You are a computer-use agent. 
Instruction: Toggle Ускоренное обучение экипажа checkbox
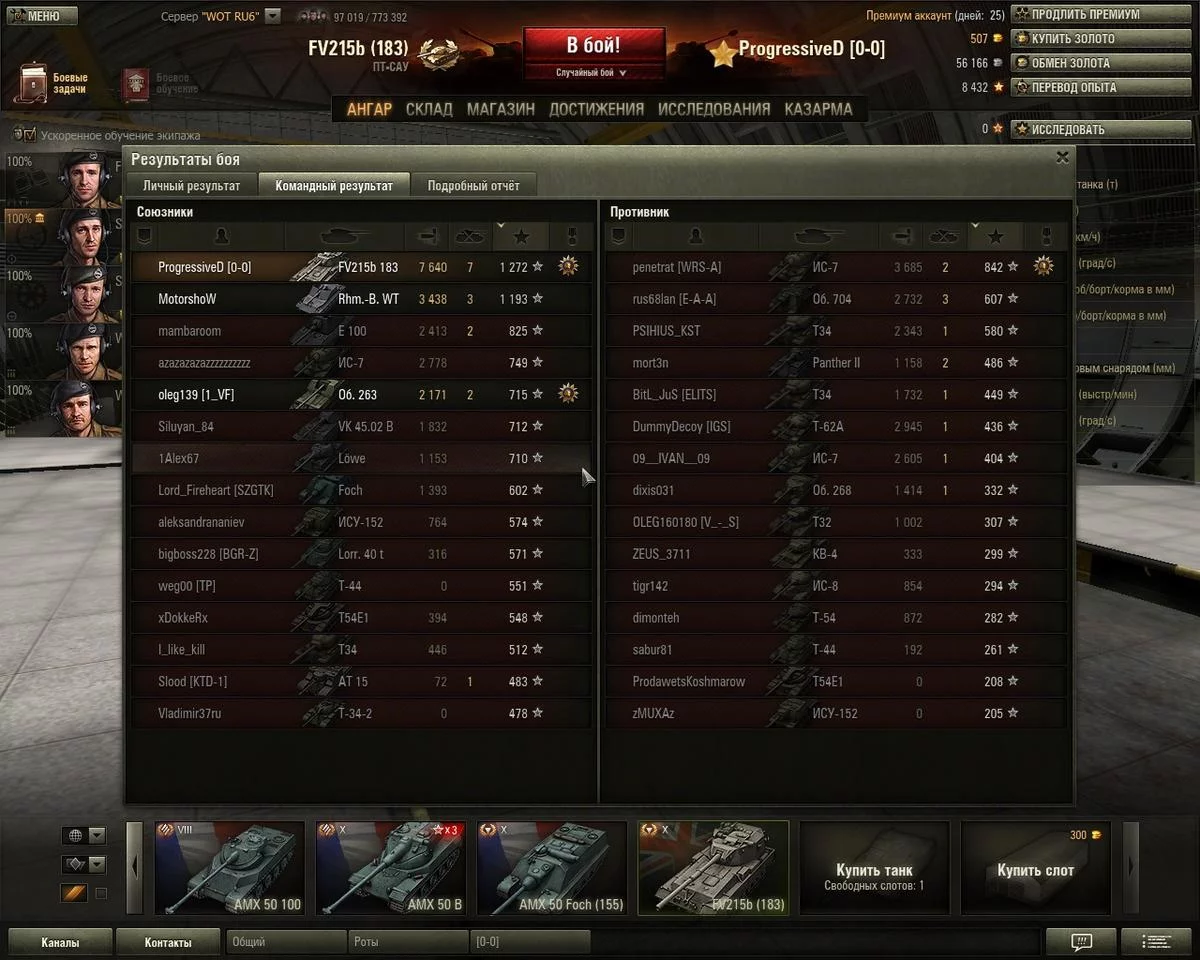28,135
